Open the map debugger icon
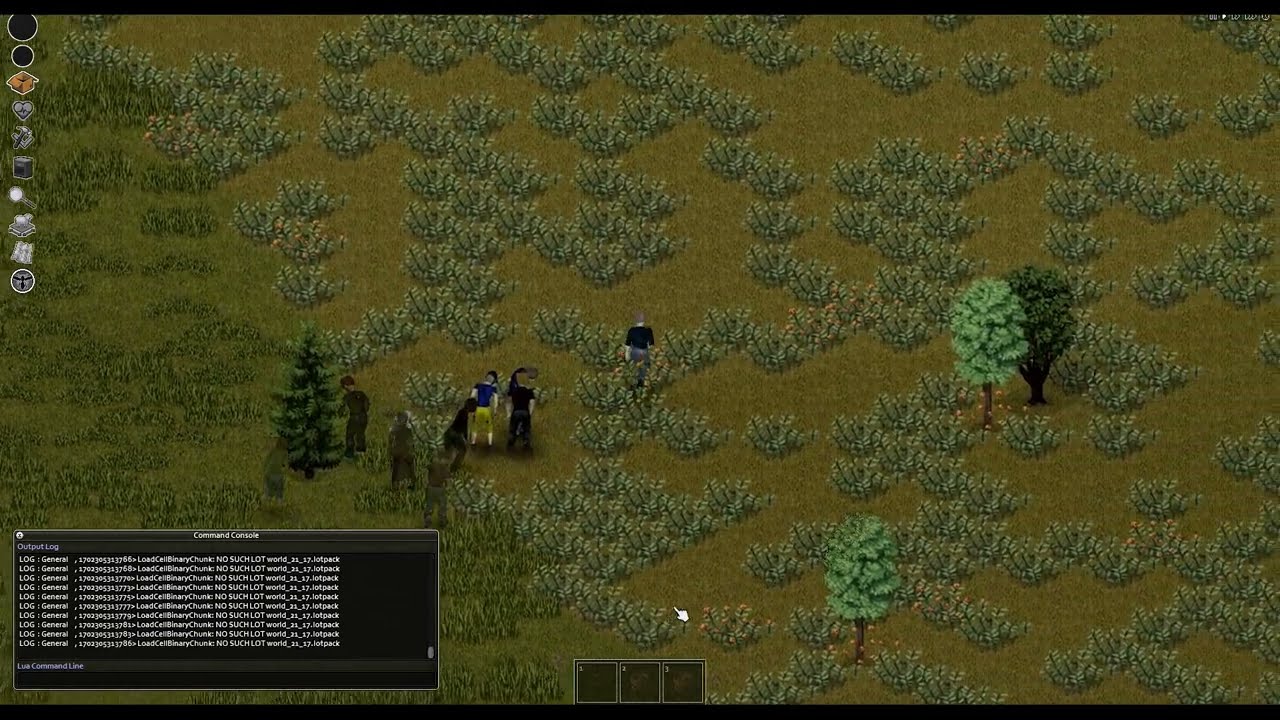The width and height of the screenshot is (1280, 720). 22,253
